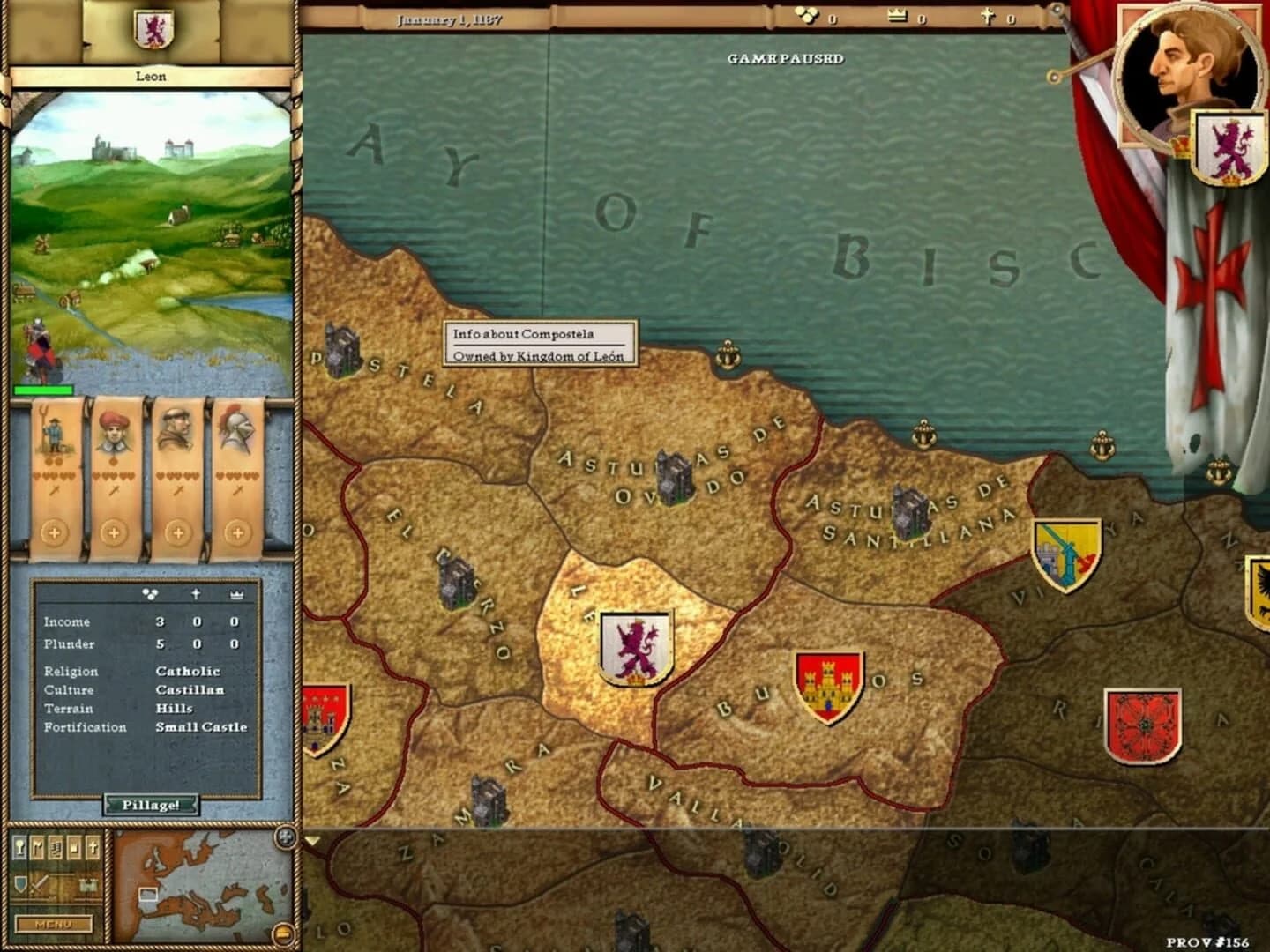This screenshot has height=952, width=1270.
Task: Select the castle fortification icon
Action: coord(88,883)
